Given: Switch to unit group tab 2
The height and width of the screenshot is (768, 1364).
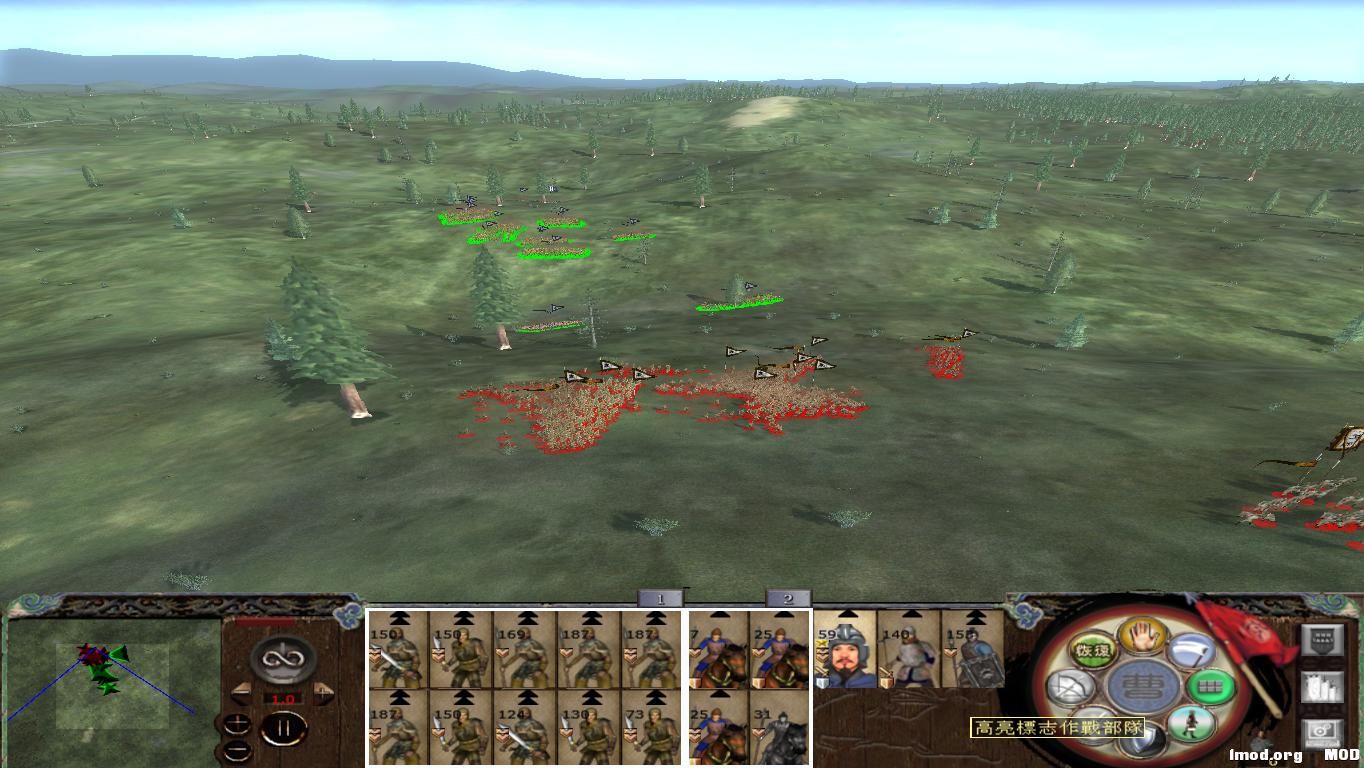Looking at the screenshot, I should [788, 595].
